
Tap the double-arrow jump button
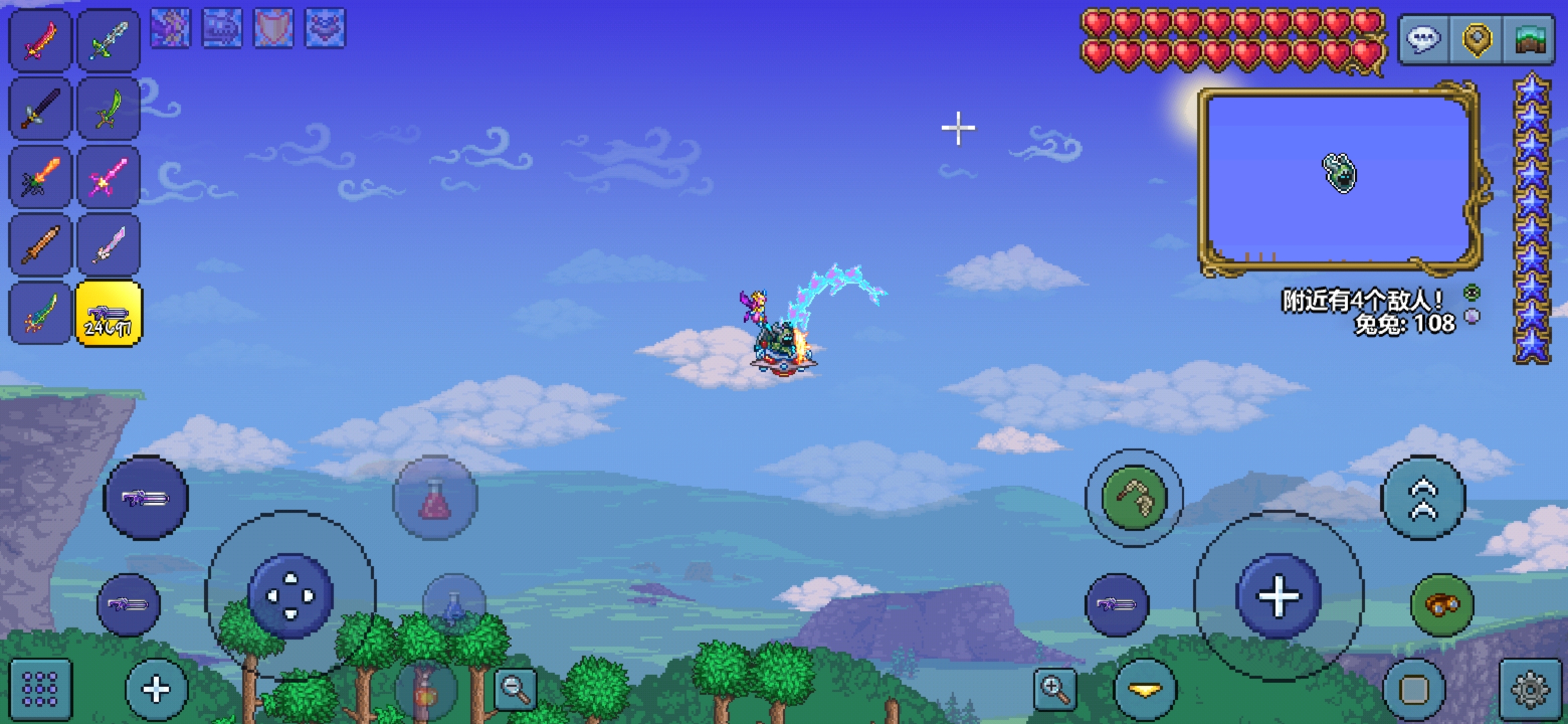click(x=1424, y=498)
